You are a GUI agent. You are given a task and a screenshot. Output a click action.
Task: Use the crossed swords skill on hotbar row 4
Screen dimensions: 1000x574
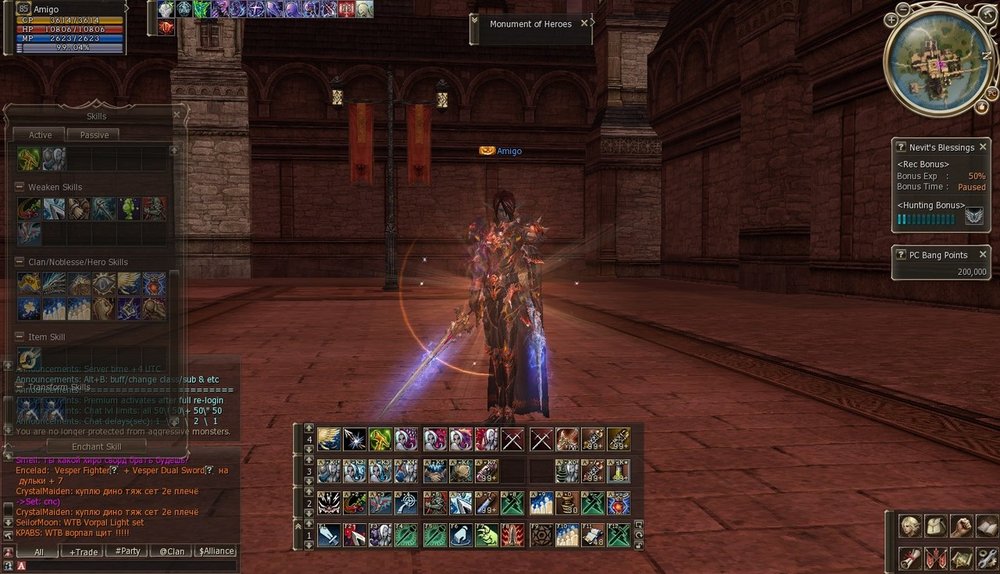[x=513, y=438]
